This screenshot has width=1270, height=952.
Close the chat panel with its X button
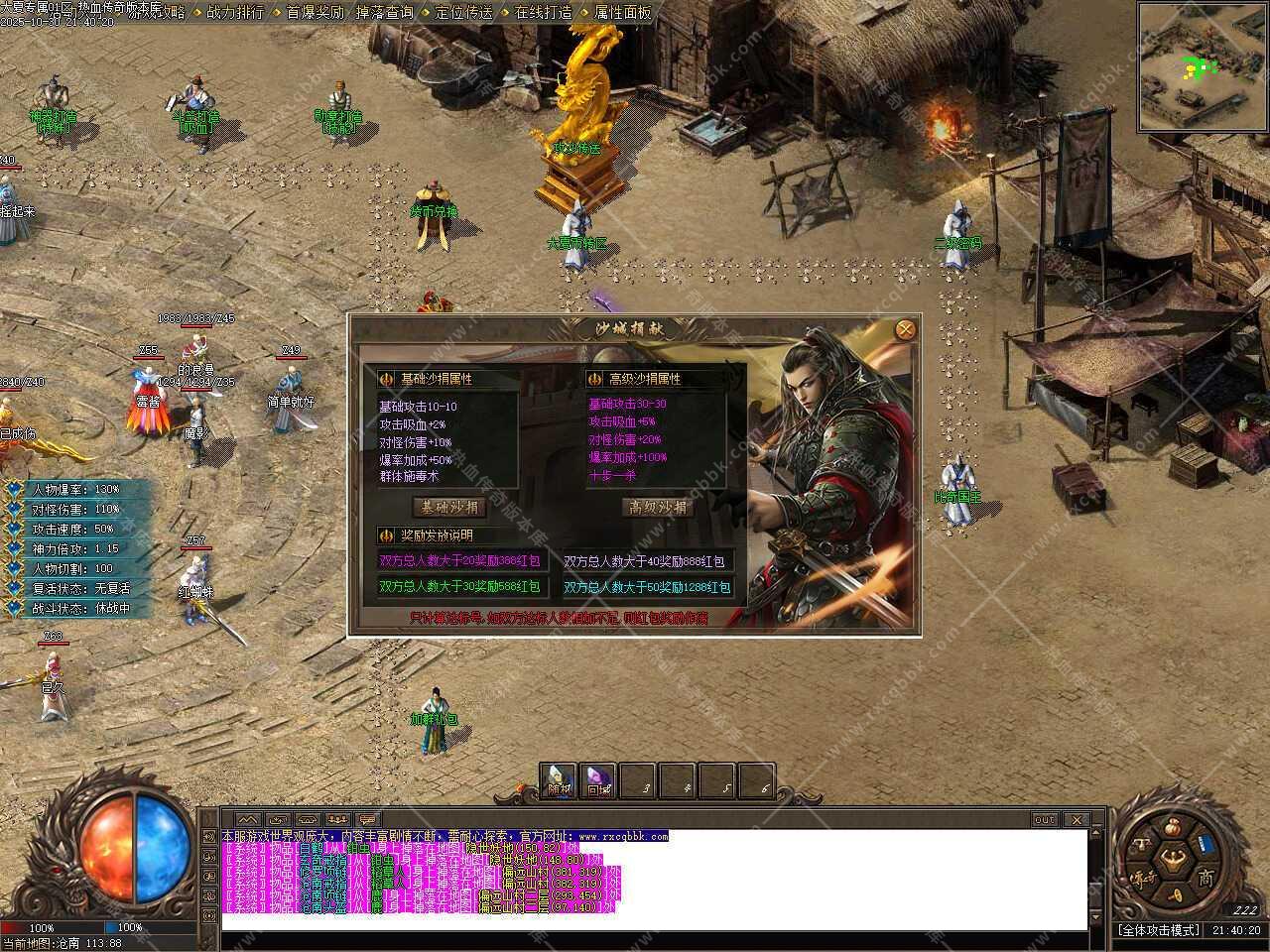tap(1076, 820)
